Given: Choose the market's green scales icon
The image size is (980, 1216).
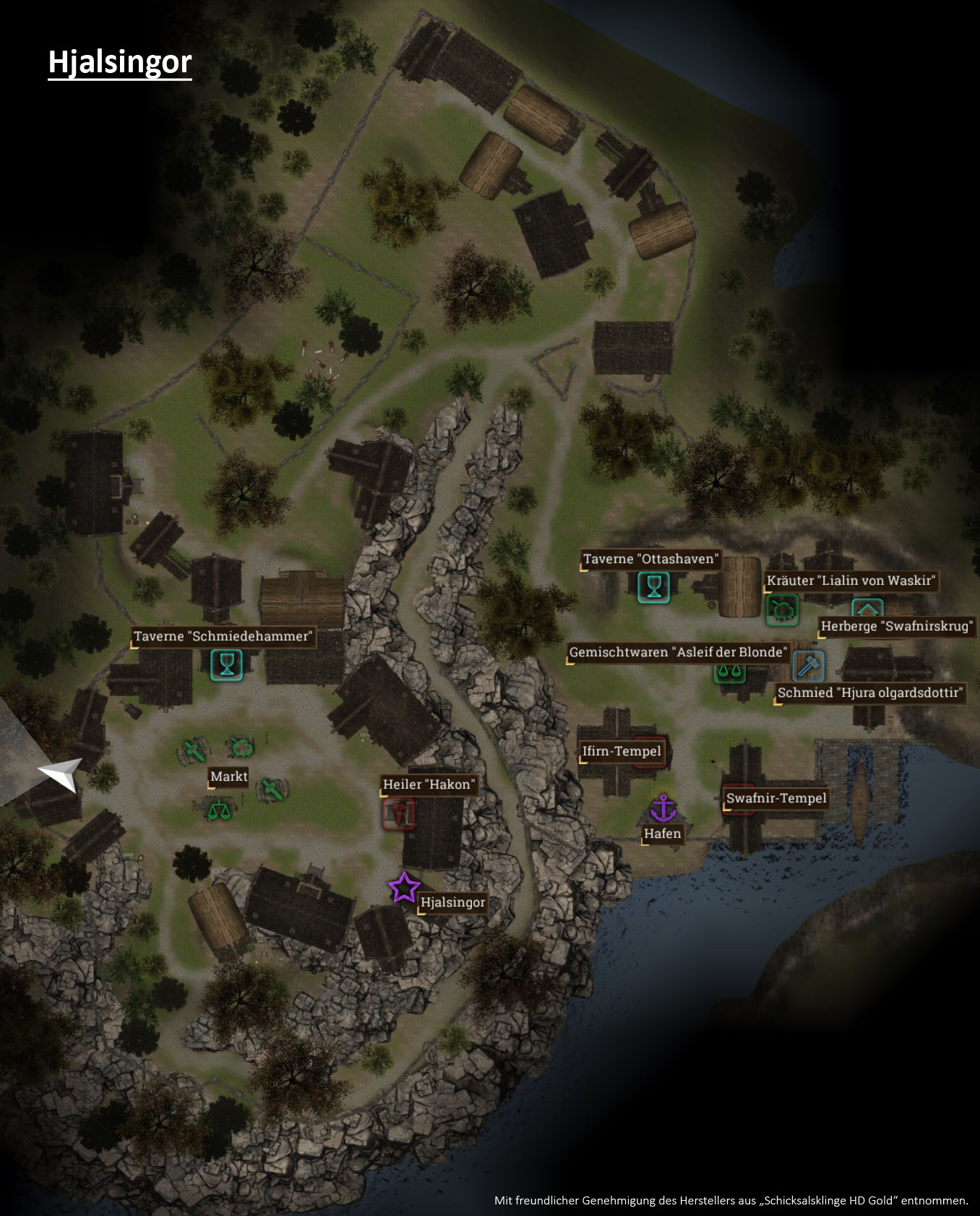Looking at the screenshot, I should click(220, 810).
